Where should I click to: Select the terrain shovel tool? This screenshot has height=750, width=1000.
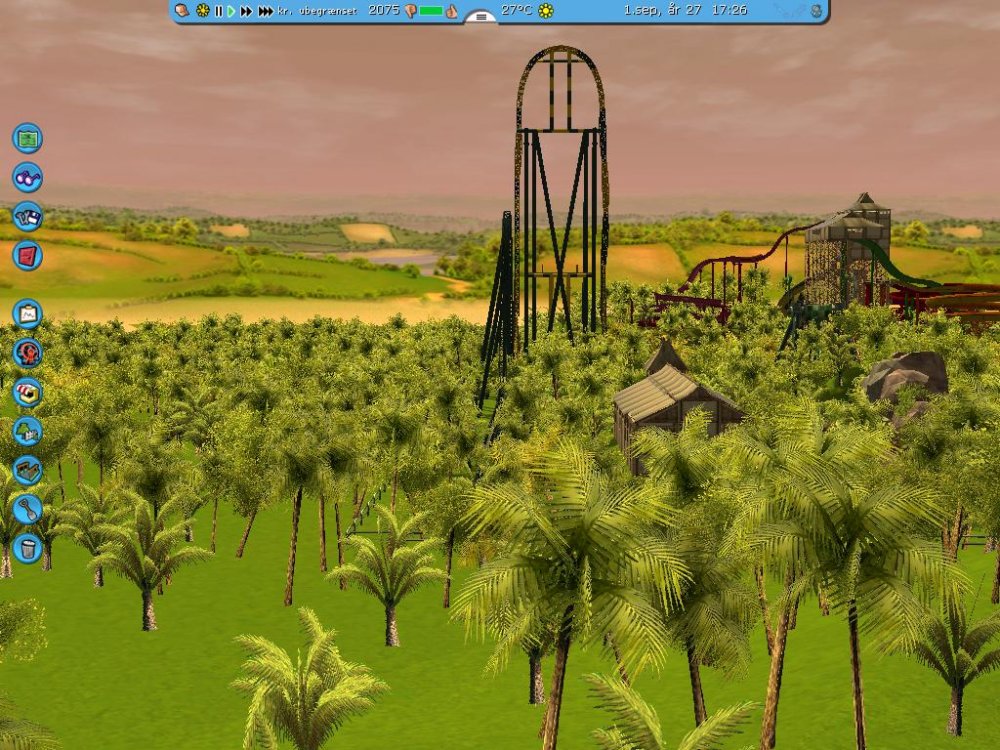coord(27,509)
